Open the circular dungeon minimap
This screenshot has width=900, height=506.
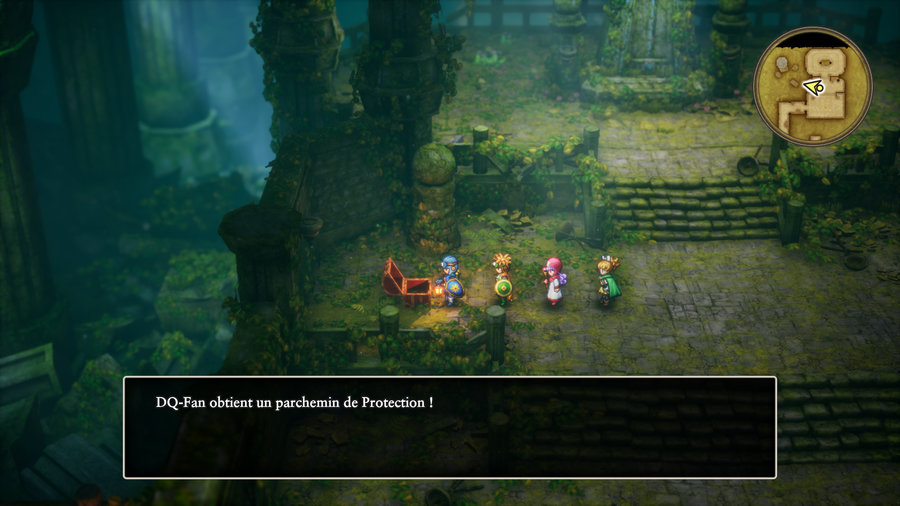coord(812,86)
